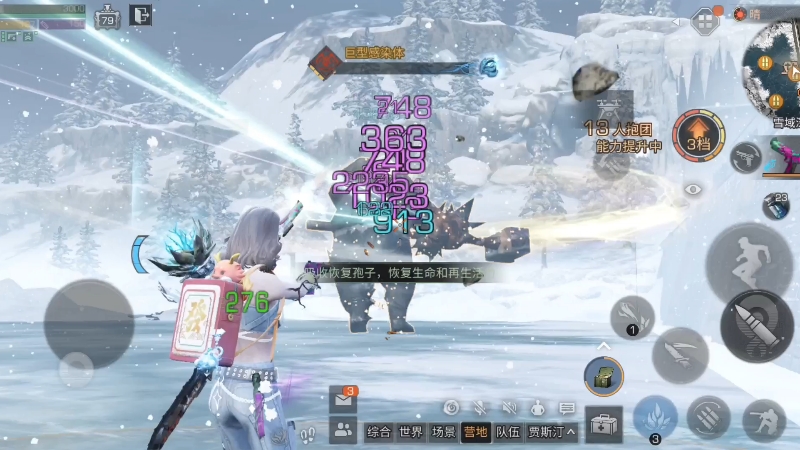
Task: Toggle the crossed-out microphone icon
Action: coord(480,408)
